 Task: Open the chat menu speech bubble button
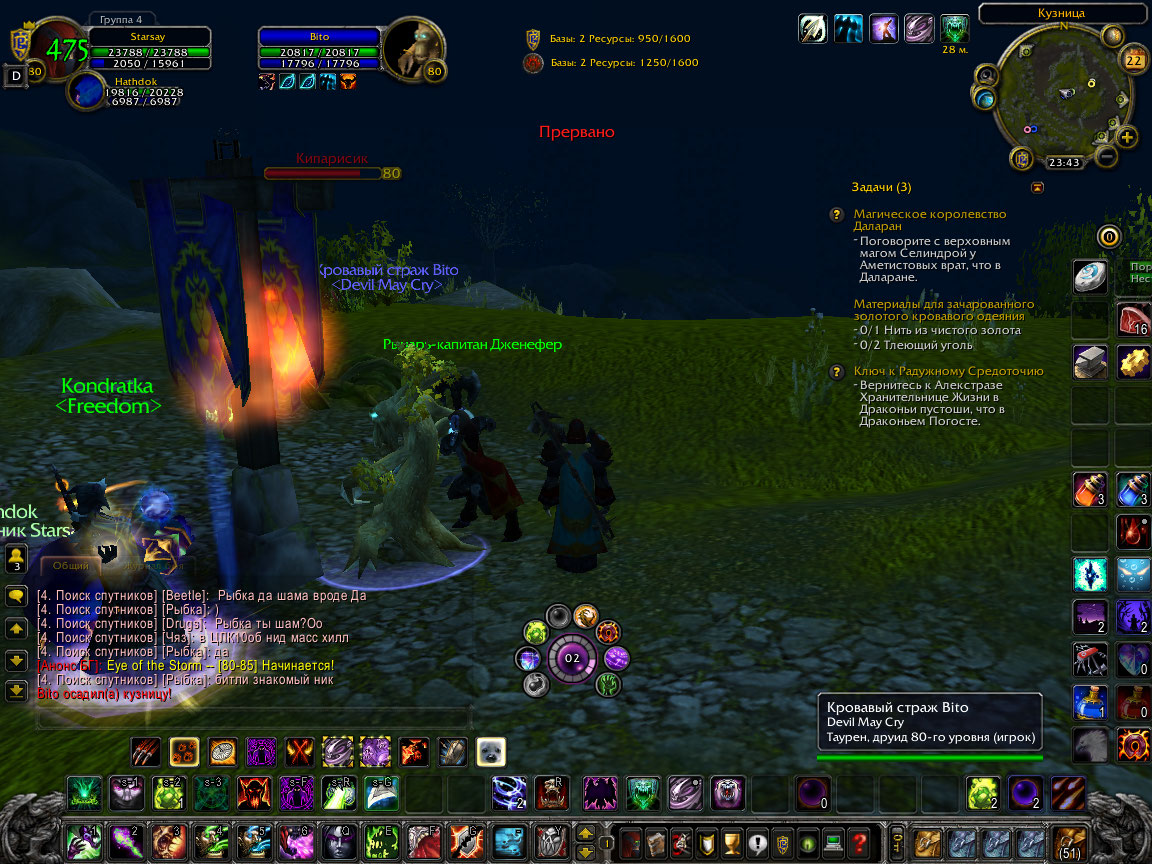click(16, 596)
